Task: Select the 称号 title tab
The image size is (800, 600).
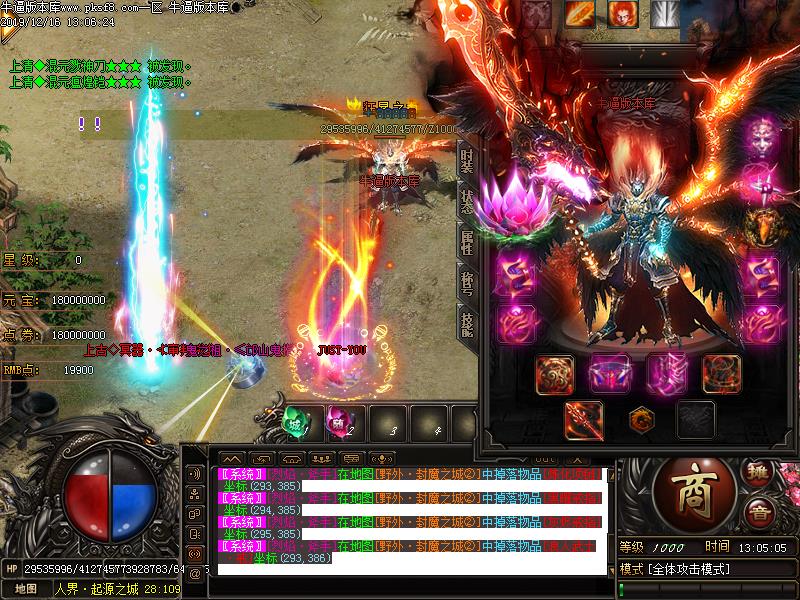Action: (x=467, y=282)
